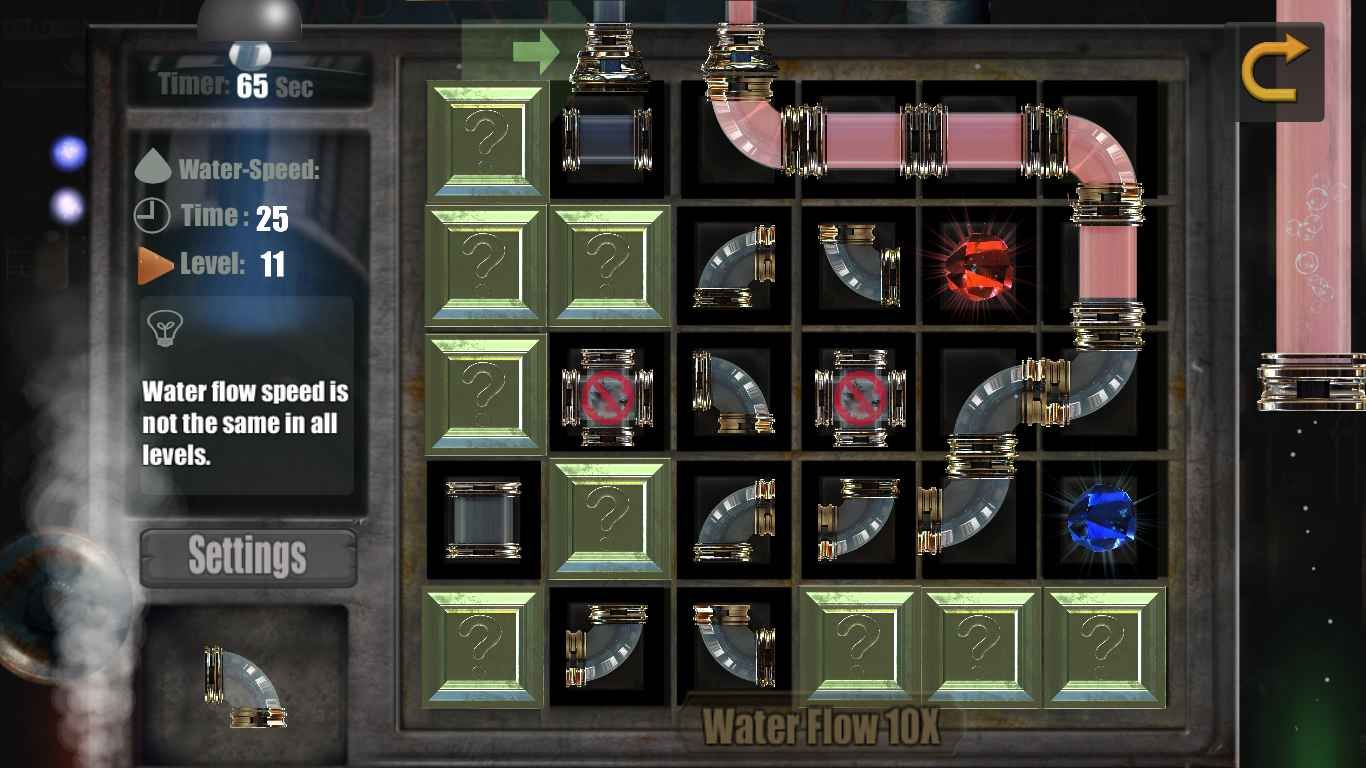
Task: Select the empty horizontal straight pipe tile
Action: 607,139
